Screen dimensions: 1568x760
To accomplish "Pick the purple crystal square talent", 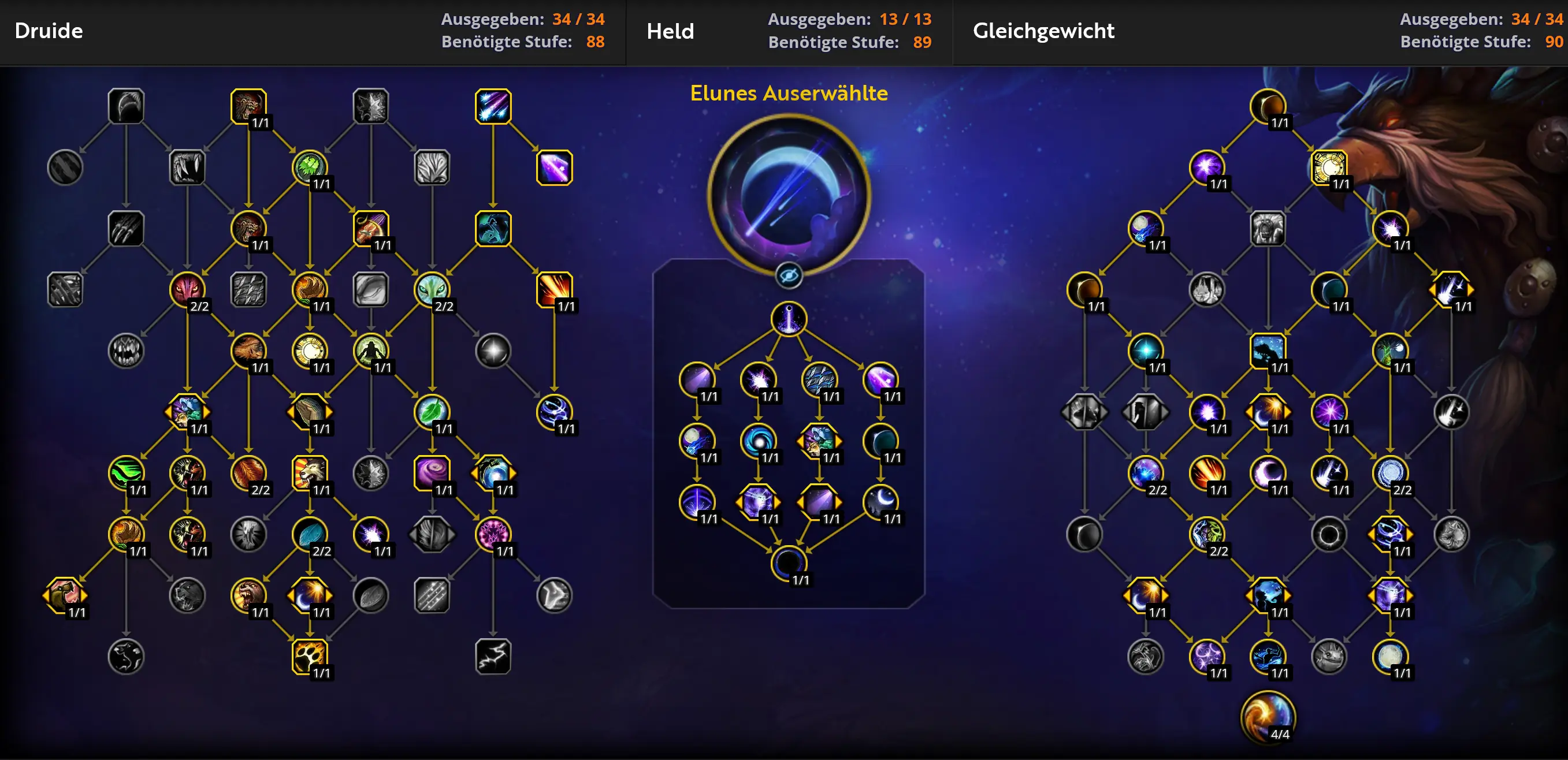I will point(554,167).
